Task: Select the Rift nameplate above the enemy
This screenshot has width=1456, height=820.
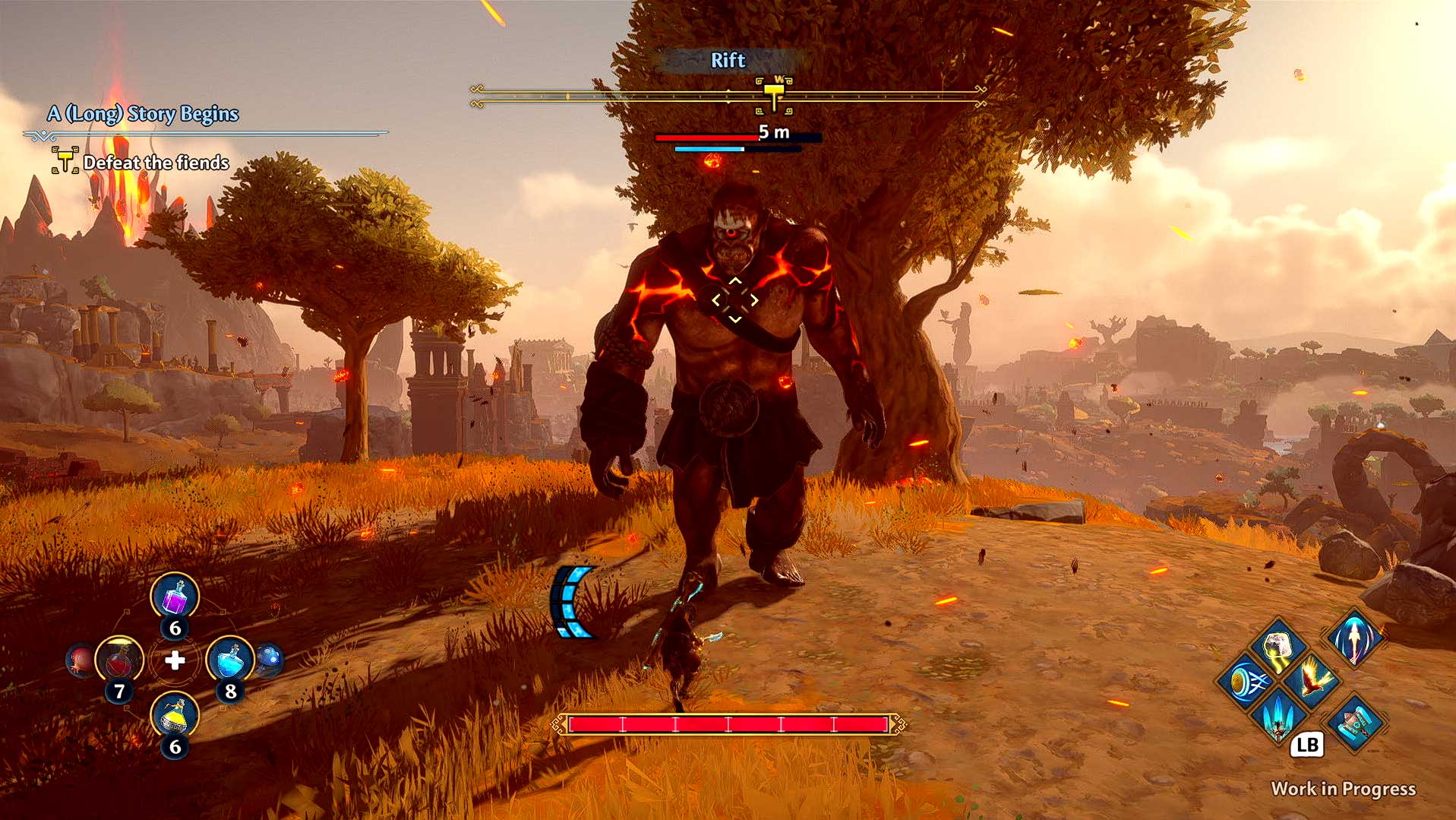Action: (727, 61)
